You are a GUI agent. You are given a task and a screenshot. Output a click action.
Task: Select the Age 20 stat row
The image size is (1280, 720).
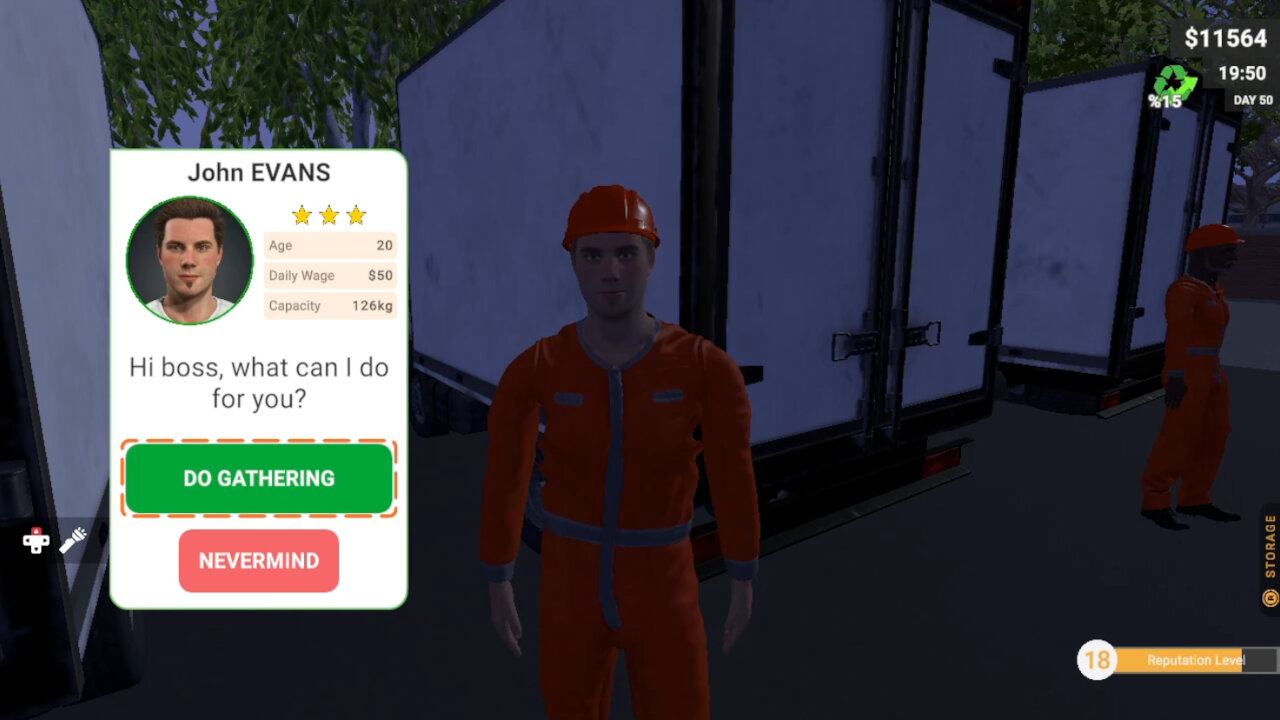pyautogui.click(x=330, y=245)
